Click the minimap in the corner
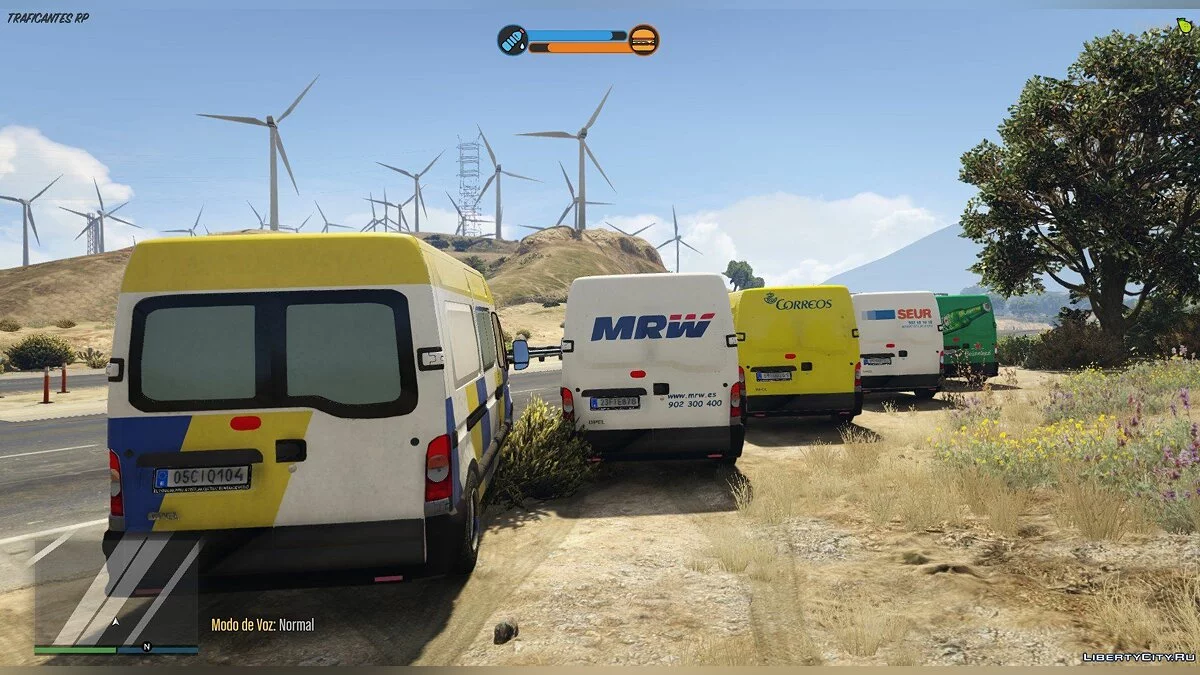Image resolution: width=1200 pixels, height=675 pixels. [x=116, y=592]
